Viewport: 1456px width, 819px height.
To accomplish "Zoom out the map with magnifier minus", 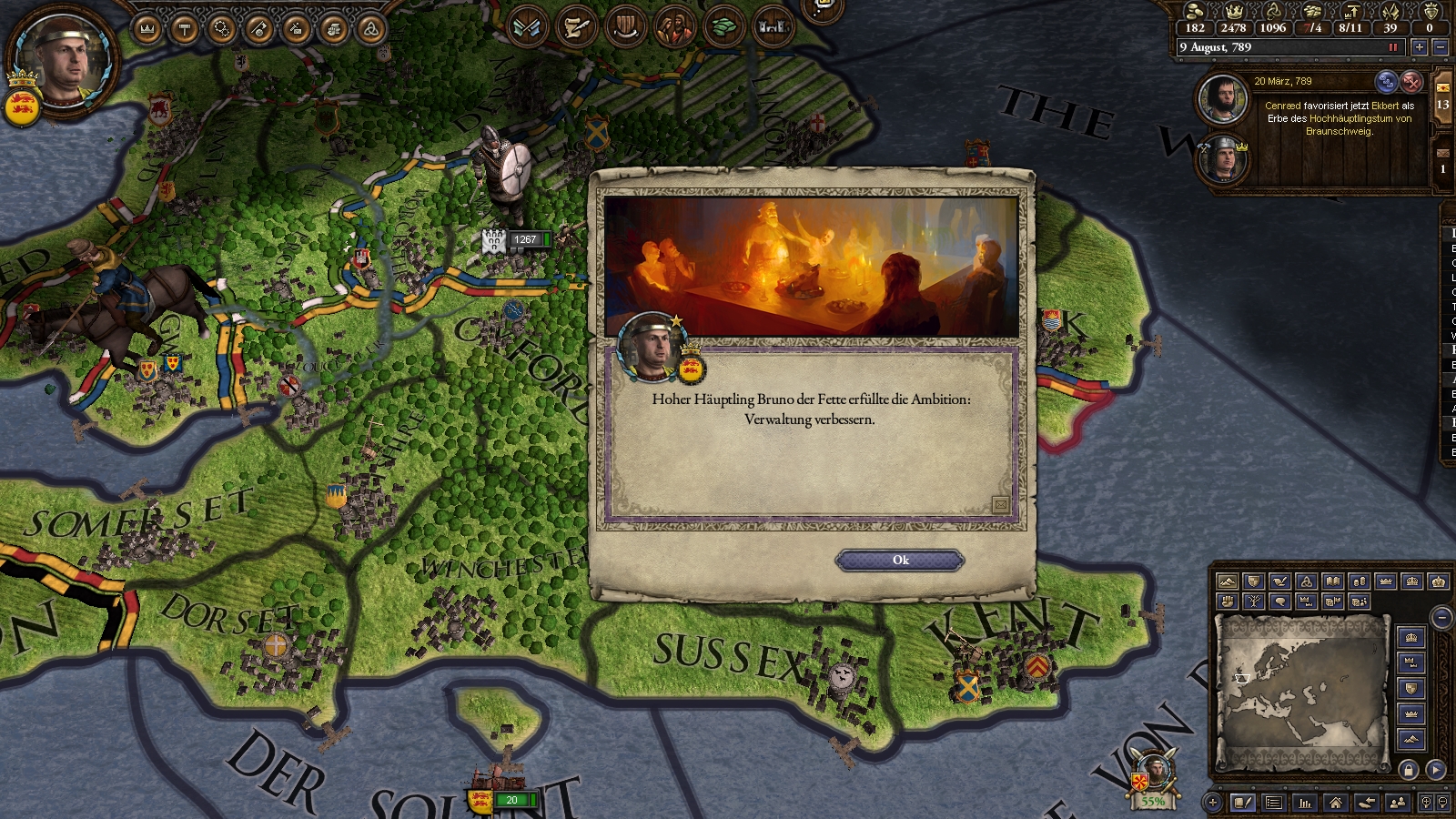I will (x=1443, y=802).
